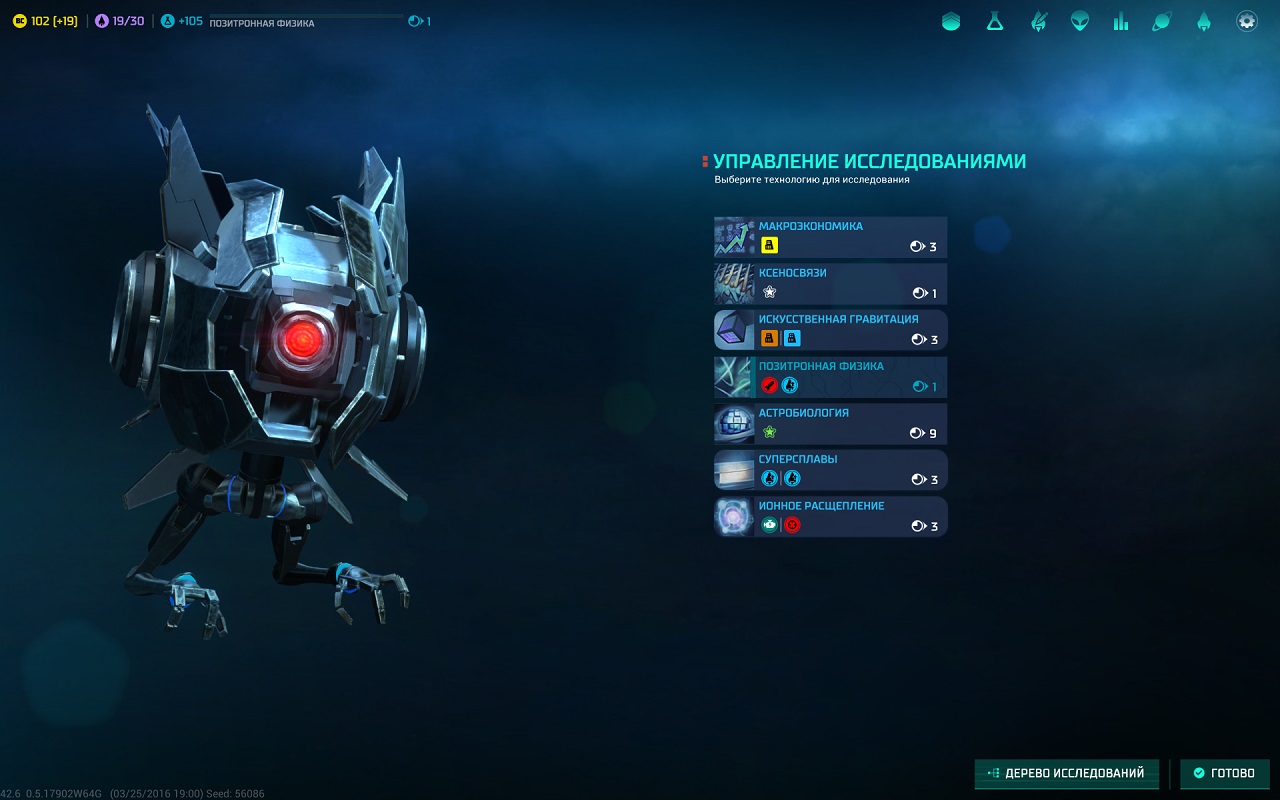Choose the Суперсплавы technology

(830, 470)
